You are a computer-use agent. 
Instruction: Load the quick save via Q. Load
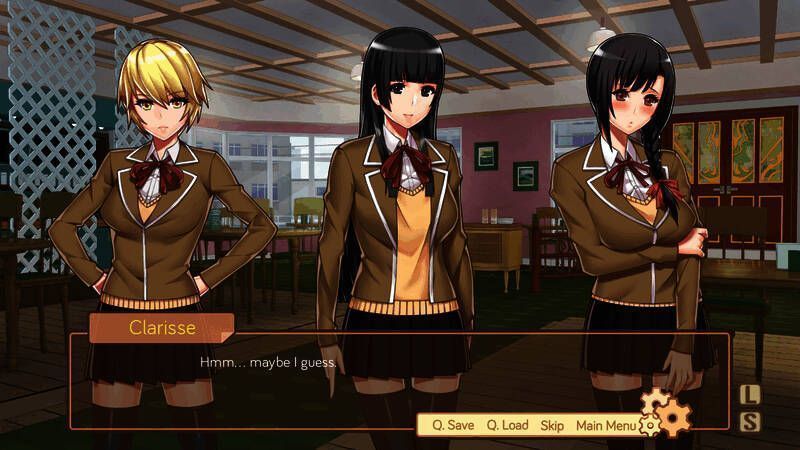507,425
